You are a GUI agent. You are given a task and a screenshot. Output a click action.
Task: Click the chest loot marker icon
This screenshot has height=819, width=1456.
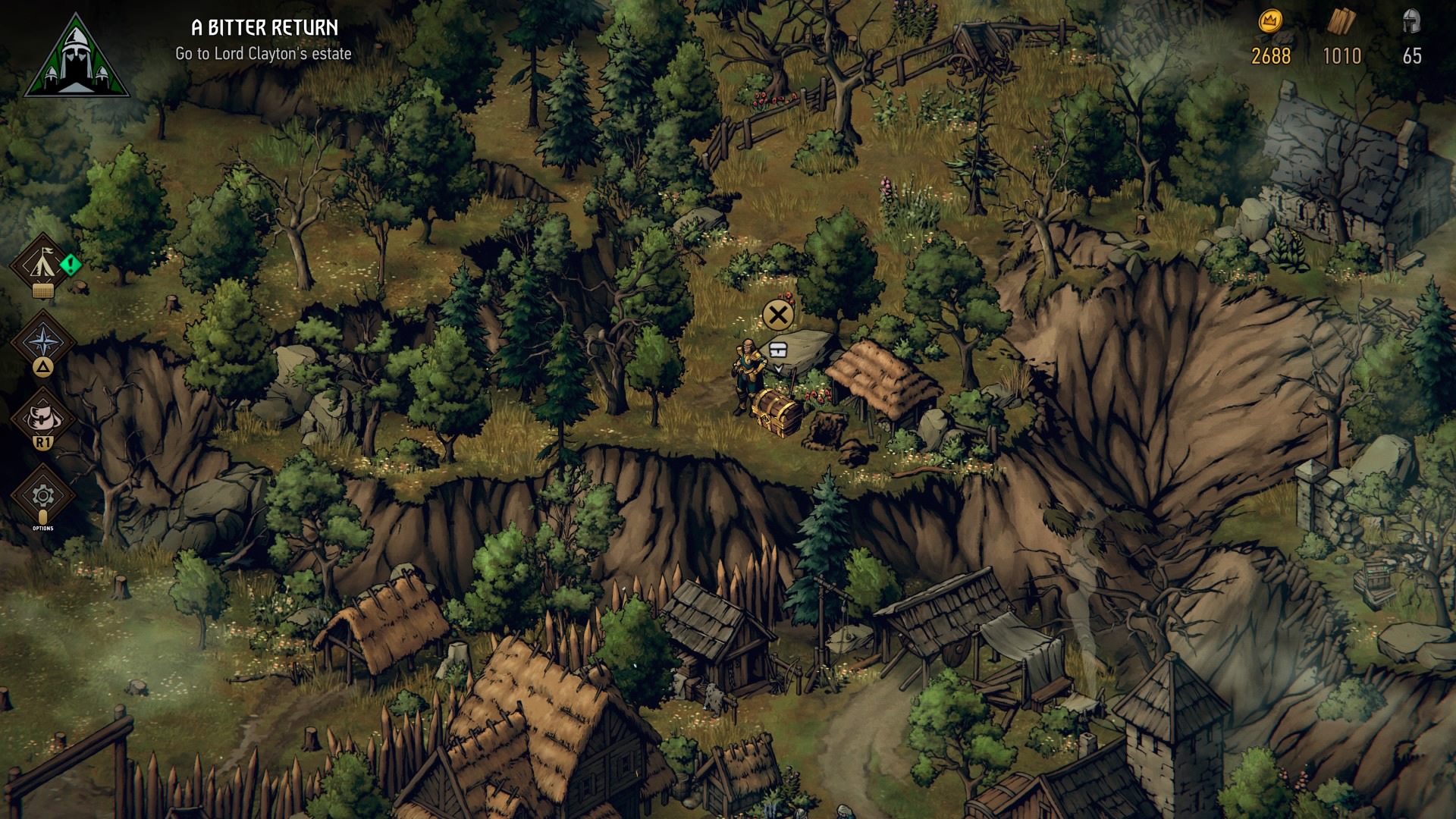pyautogui.click(x=778, y=350)
